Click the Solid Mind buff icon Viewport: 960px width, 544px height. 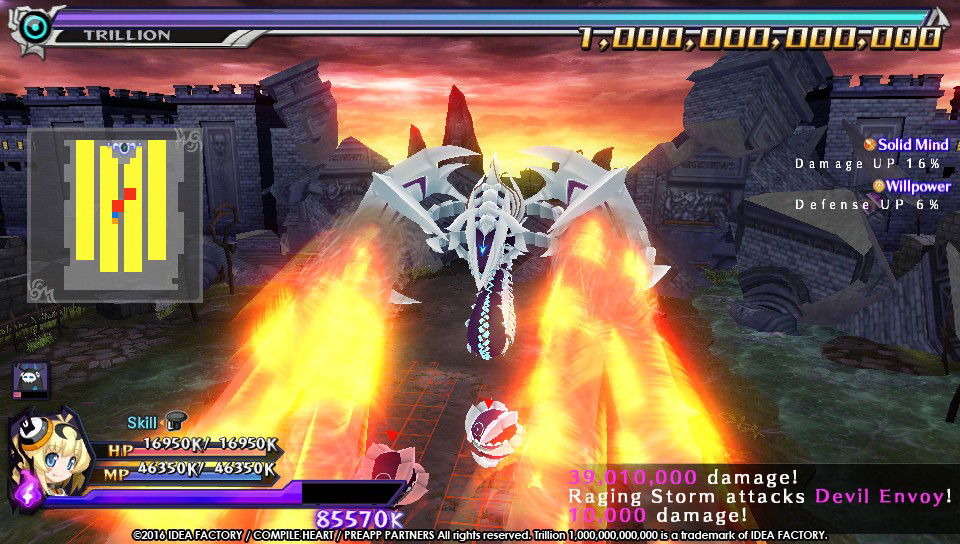pyautogui.click(x=869, y=145)
